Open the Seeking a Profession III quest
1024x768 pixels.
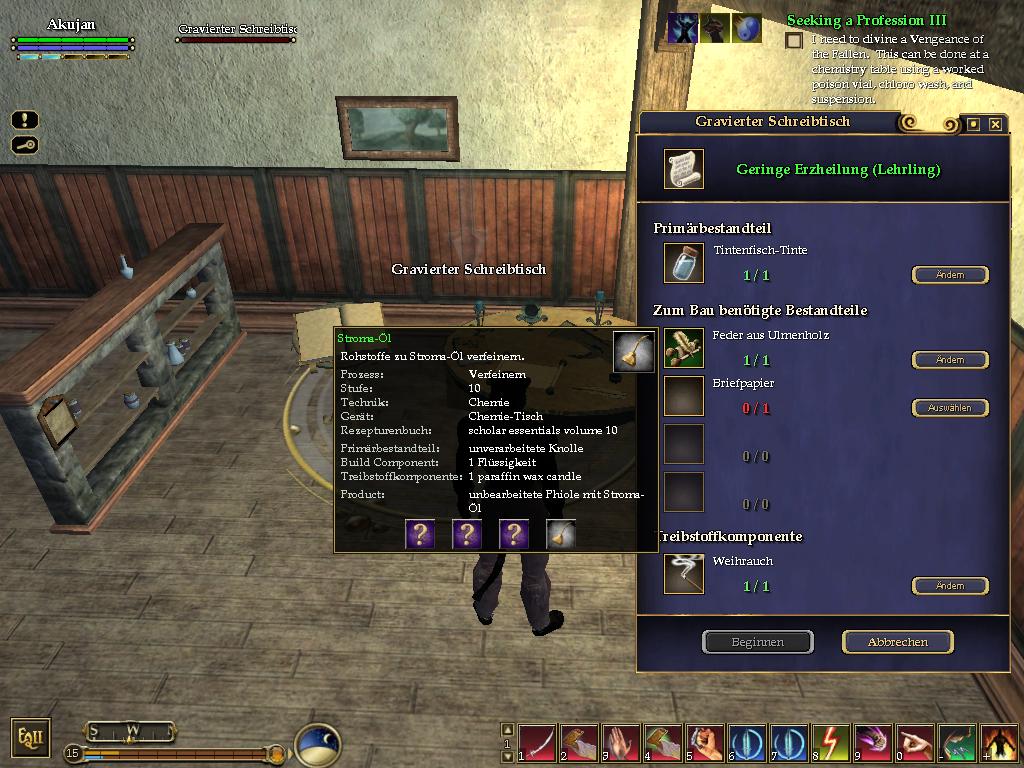point(866,20)
